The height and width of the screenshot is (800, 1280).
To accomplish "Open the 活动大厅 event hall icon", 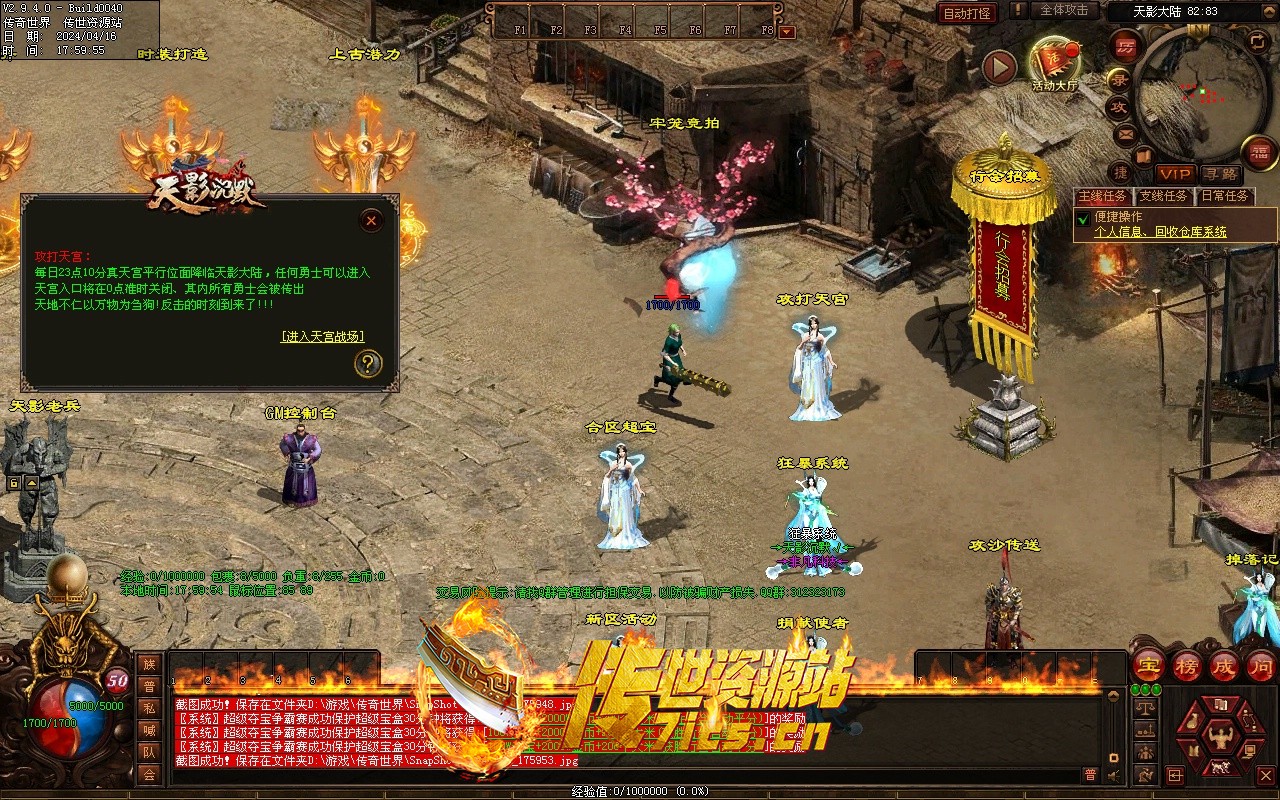I will tap(1054, 63).
